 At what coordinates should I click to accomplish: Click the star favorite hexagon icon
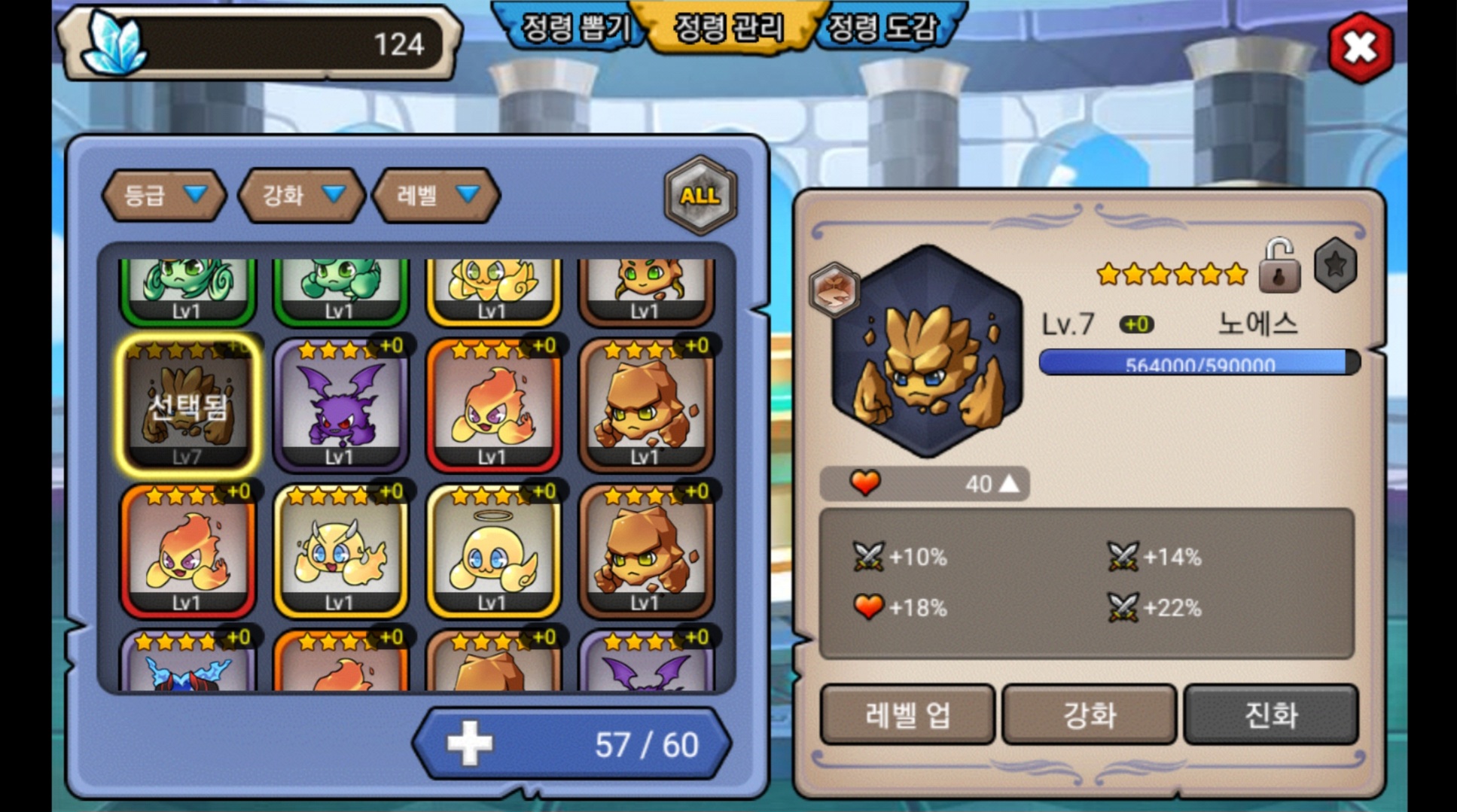[x=1335, y=265]
